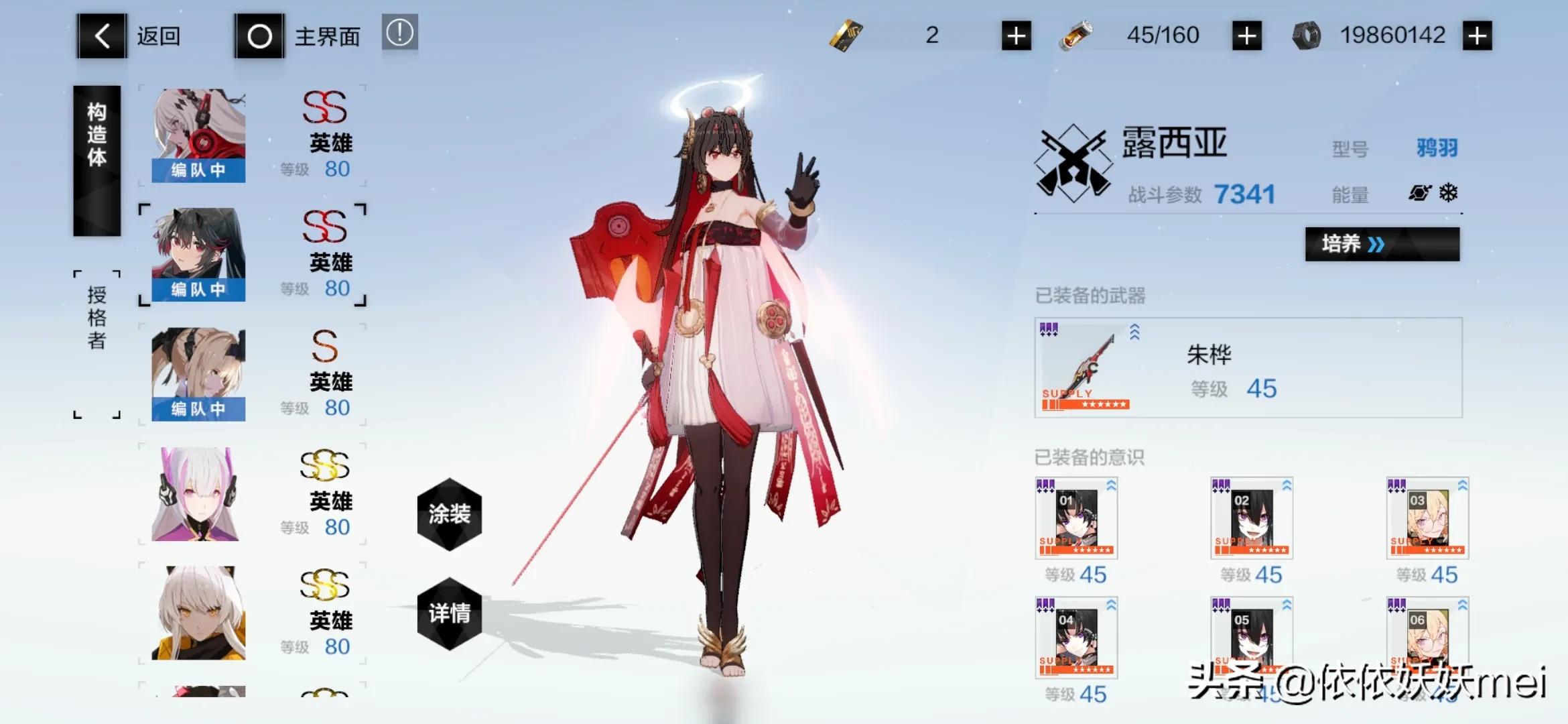Choose the blonde S-rank character
The height and width of the screenshot is (724, 1568).
click(x=198, y=374)
